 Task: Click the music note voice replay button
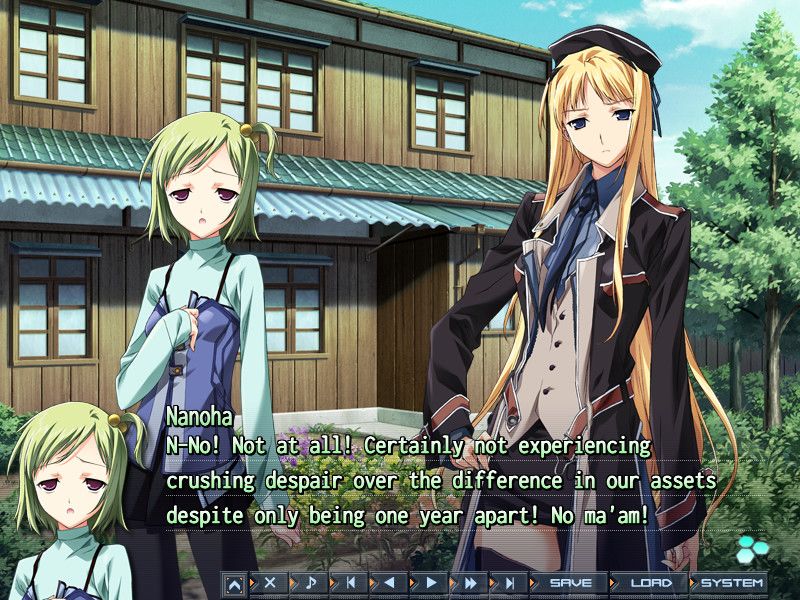[311, 582]
